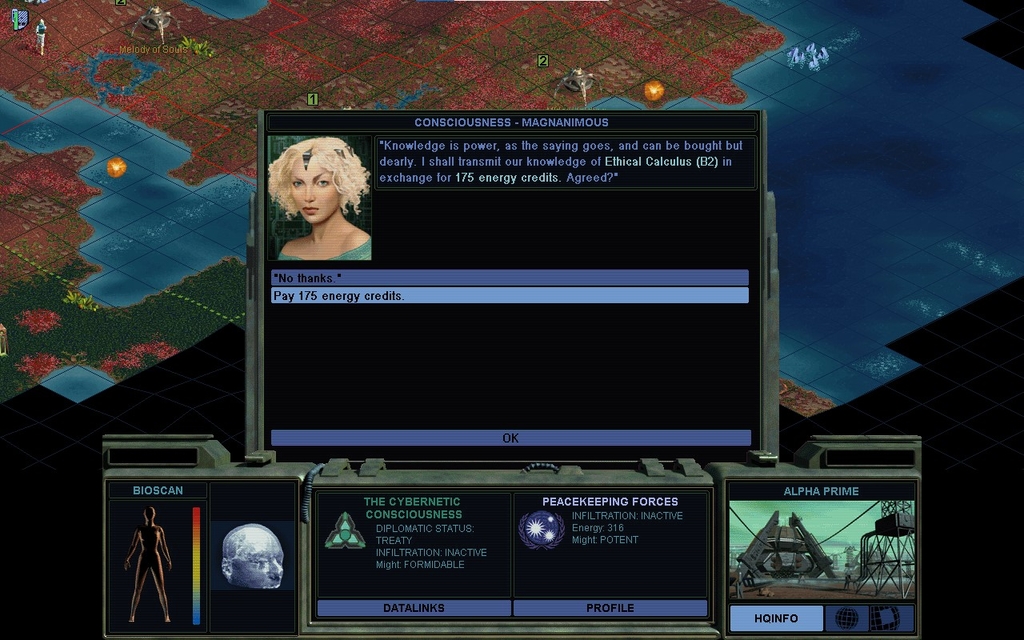Click the faction leader portrait

(319, 198)
